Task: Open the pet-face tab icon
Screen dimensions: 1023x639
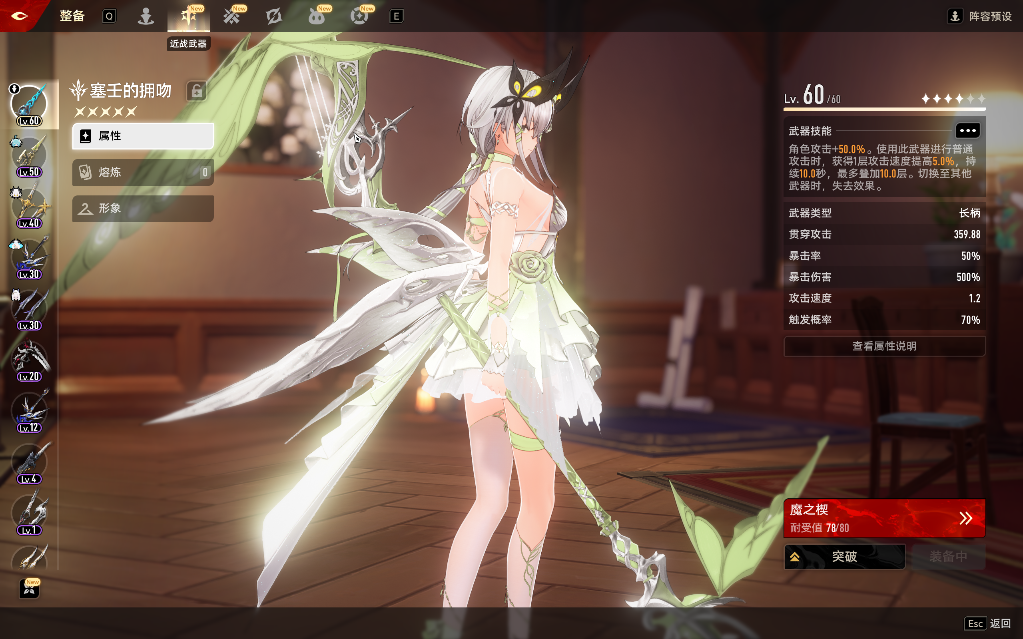Action: (317, 16)
